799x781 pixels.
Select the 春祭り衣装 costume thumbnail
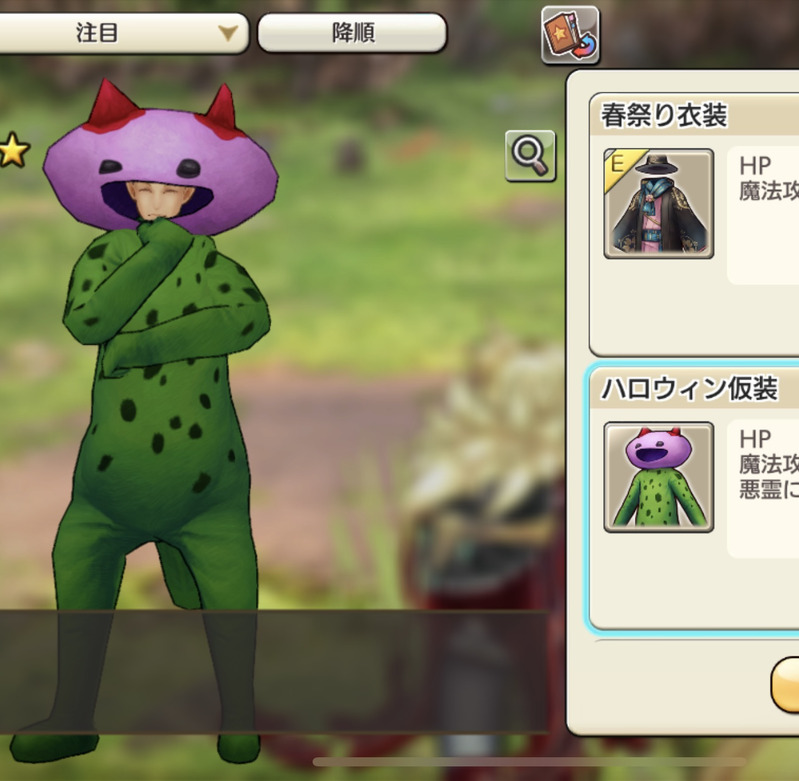(658, 204)
